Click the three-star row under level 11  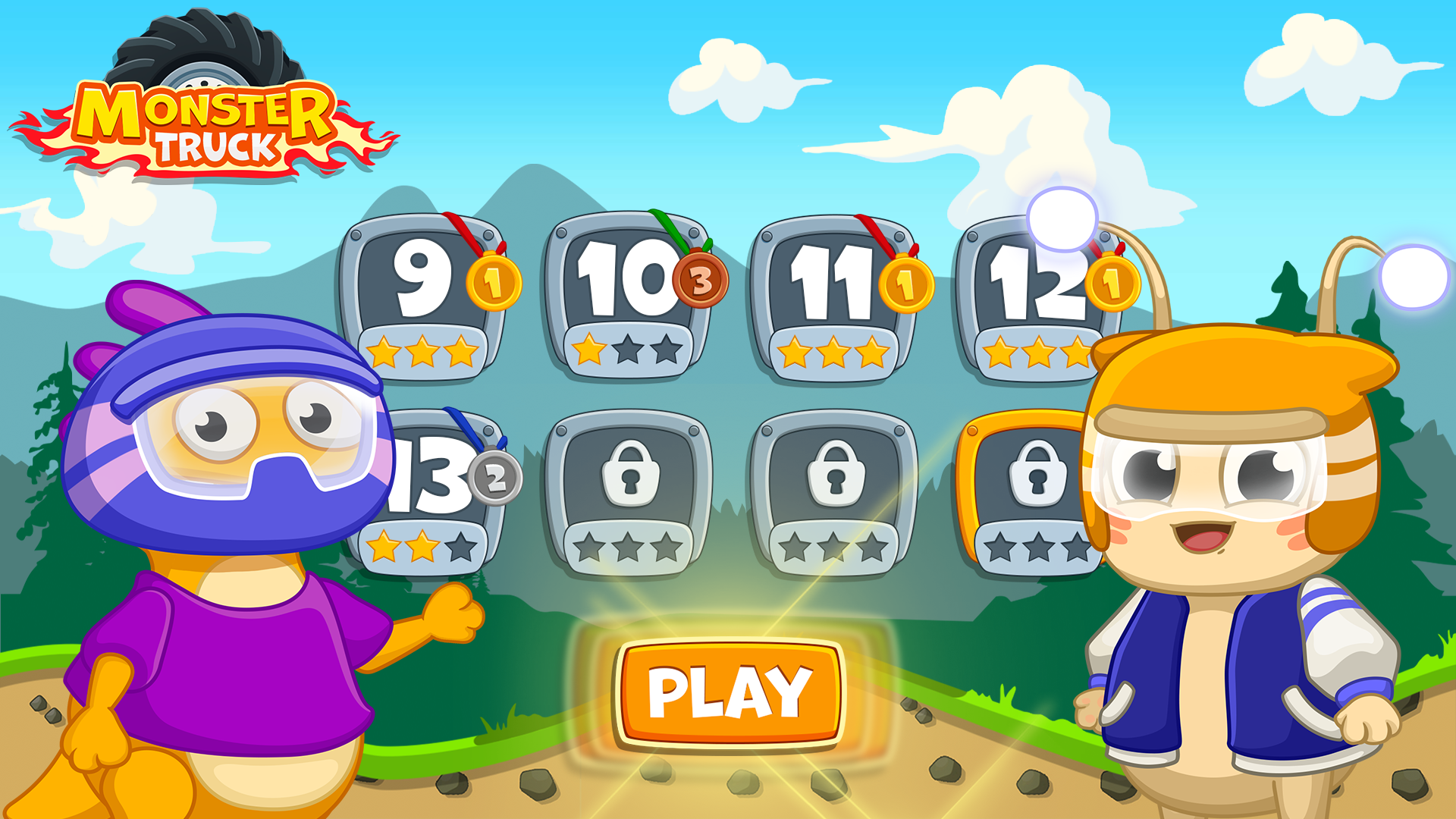pos(834,353)
